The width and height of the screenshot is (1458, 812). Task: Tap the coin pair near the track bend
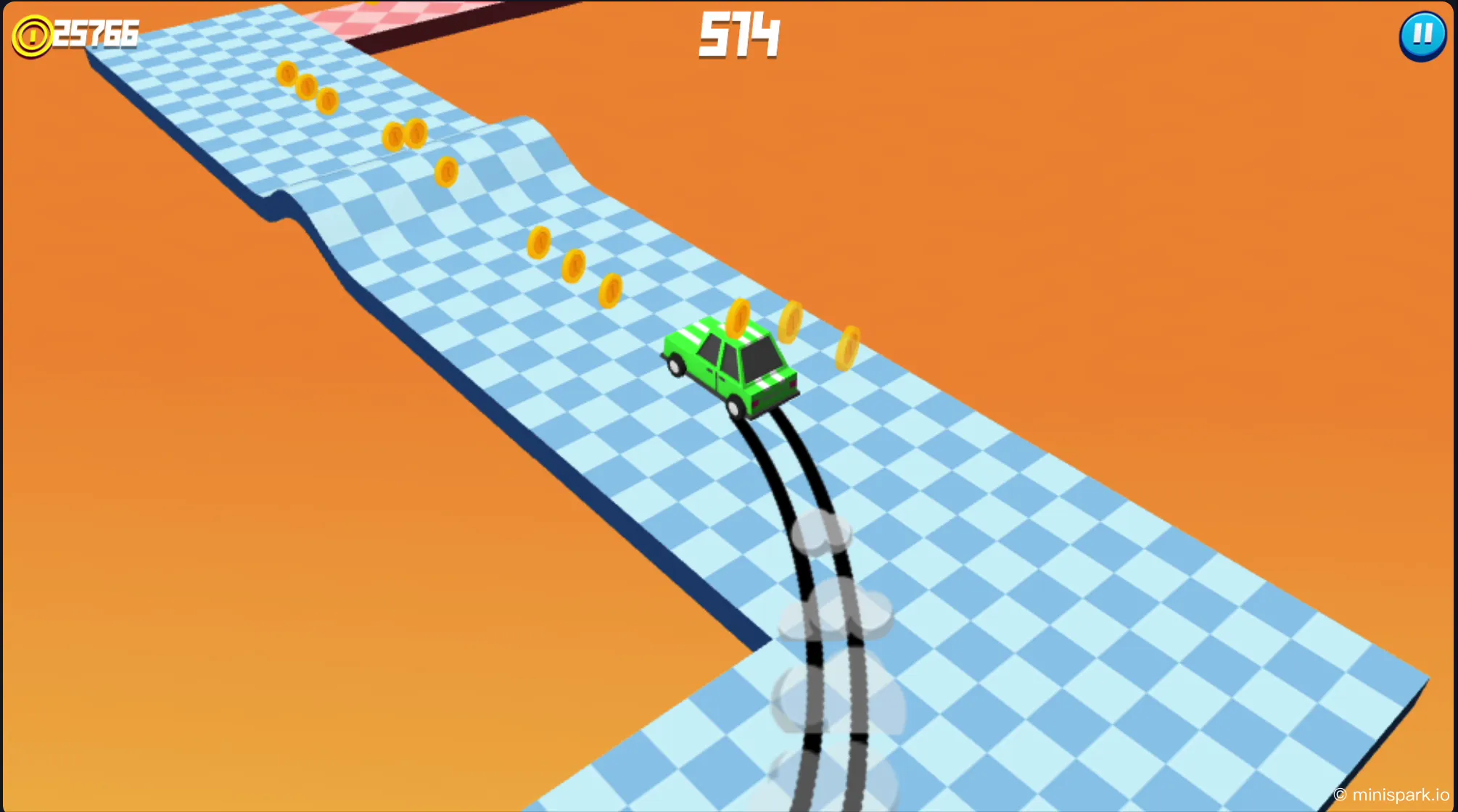pyautogui.click(x=405, y=134)
